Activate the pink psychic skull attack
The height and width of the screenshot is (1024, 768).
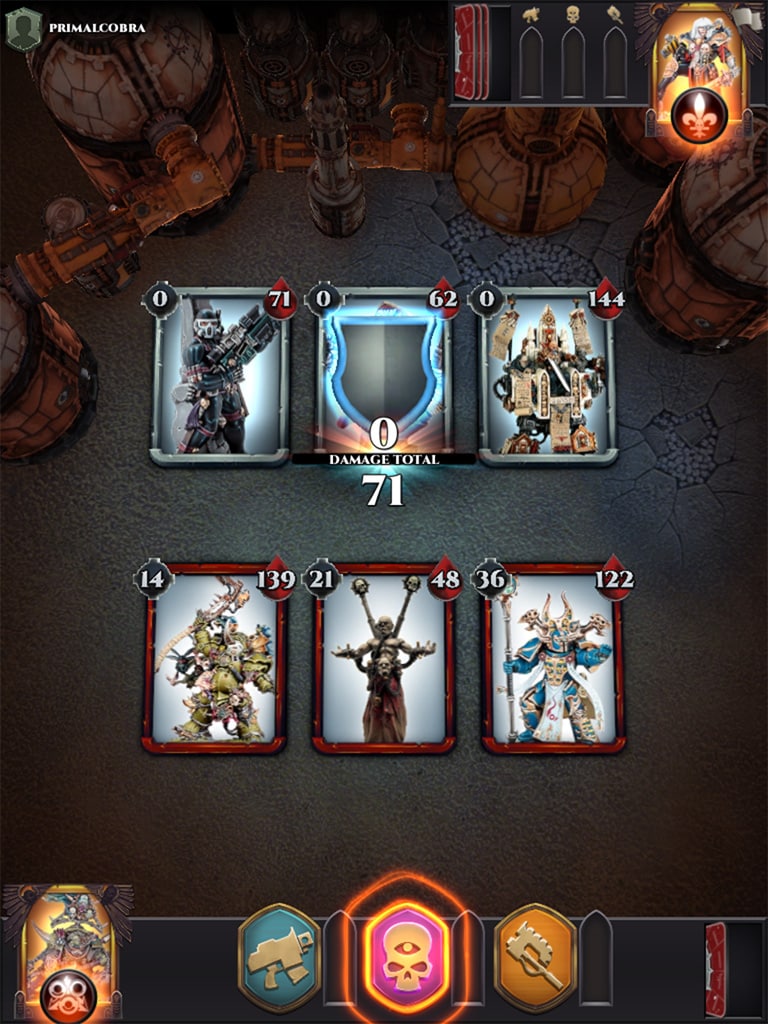coord(407,958)
